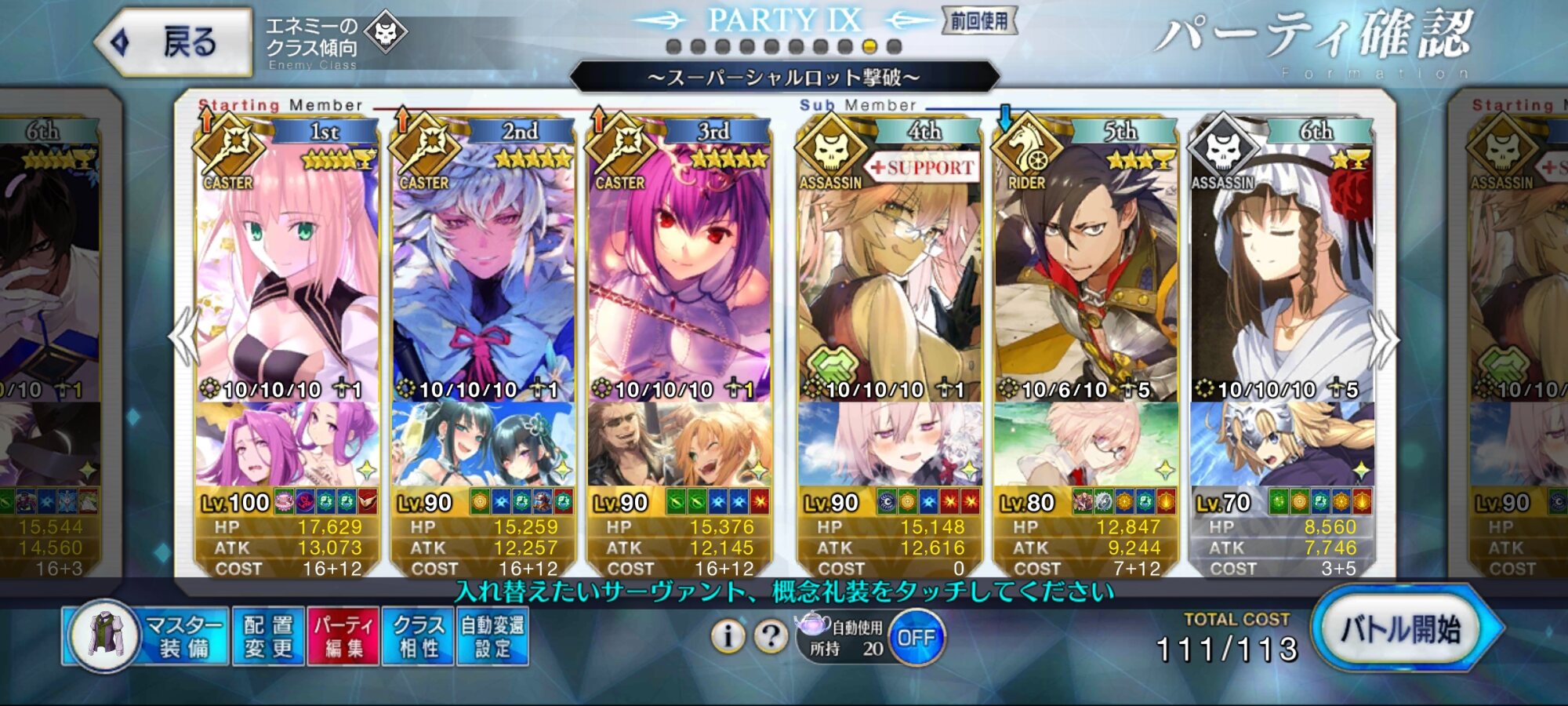Viewport: 1568px width, 706px height.
Task: Show the previous party with left arrow
Action: (185, 336)
